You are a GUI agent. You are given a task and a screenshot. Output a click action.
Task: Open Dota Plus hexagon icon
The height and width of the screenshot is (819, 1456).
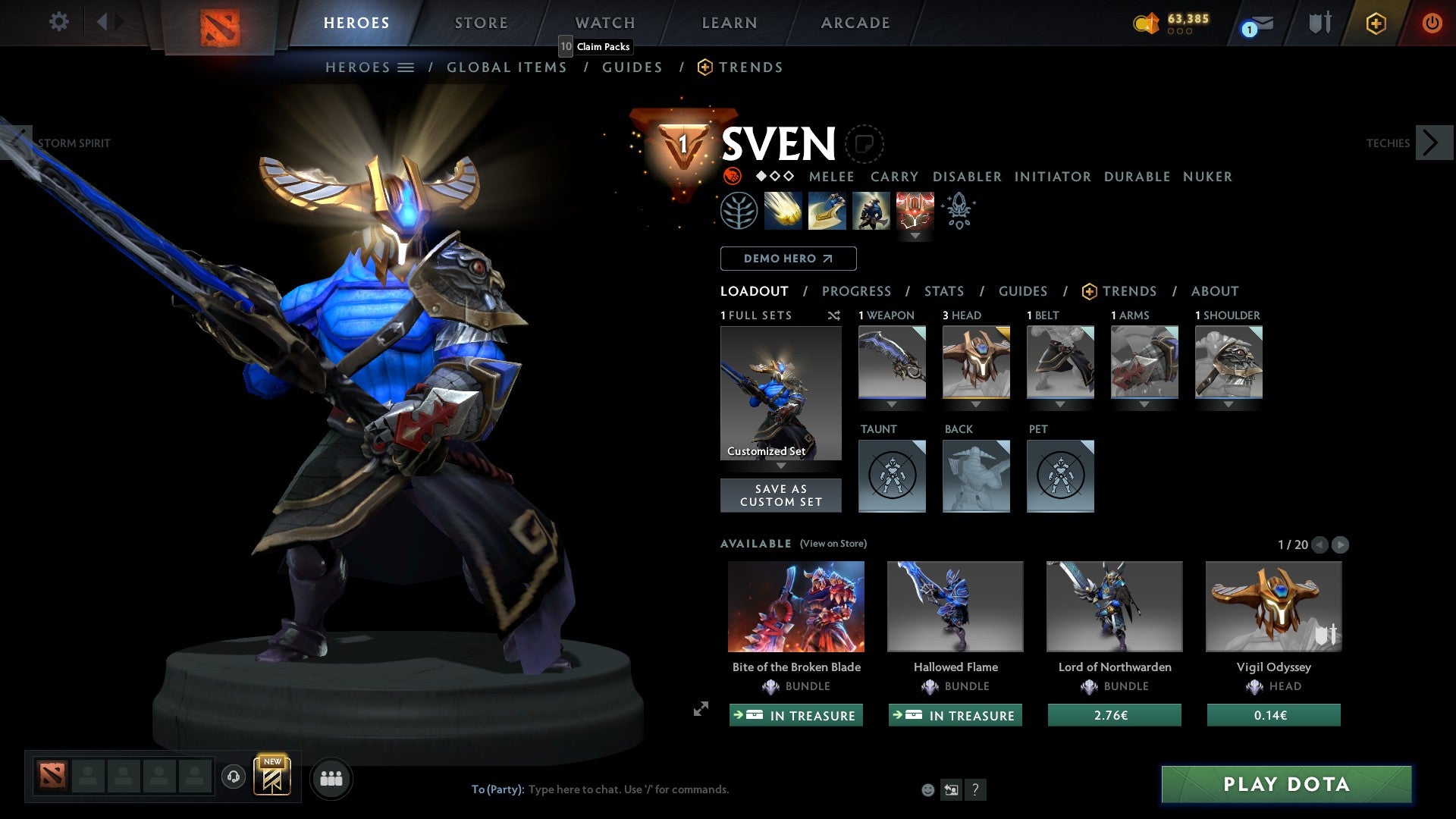coord(1376,23)
